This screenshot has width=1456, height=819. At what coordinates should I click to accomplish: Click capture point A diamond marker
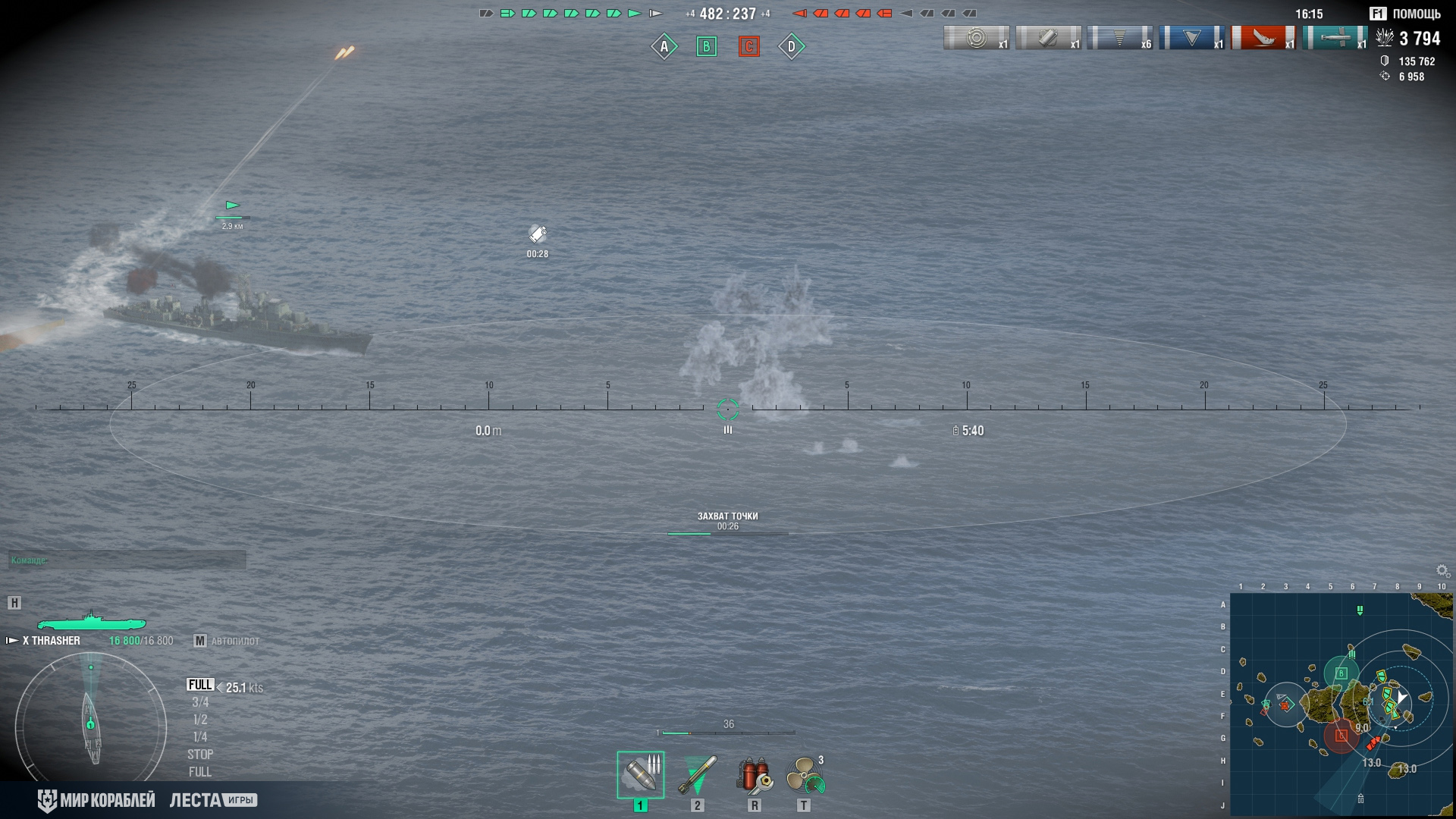click(664, 47)
